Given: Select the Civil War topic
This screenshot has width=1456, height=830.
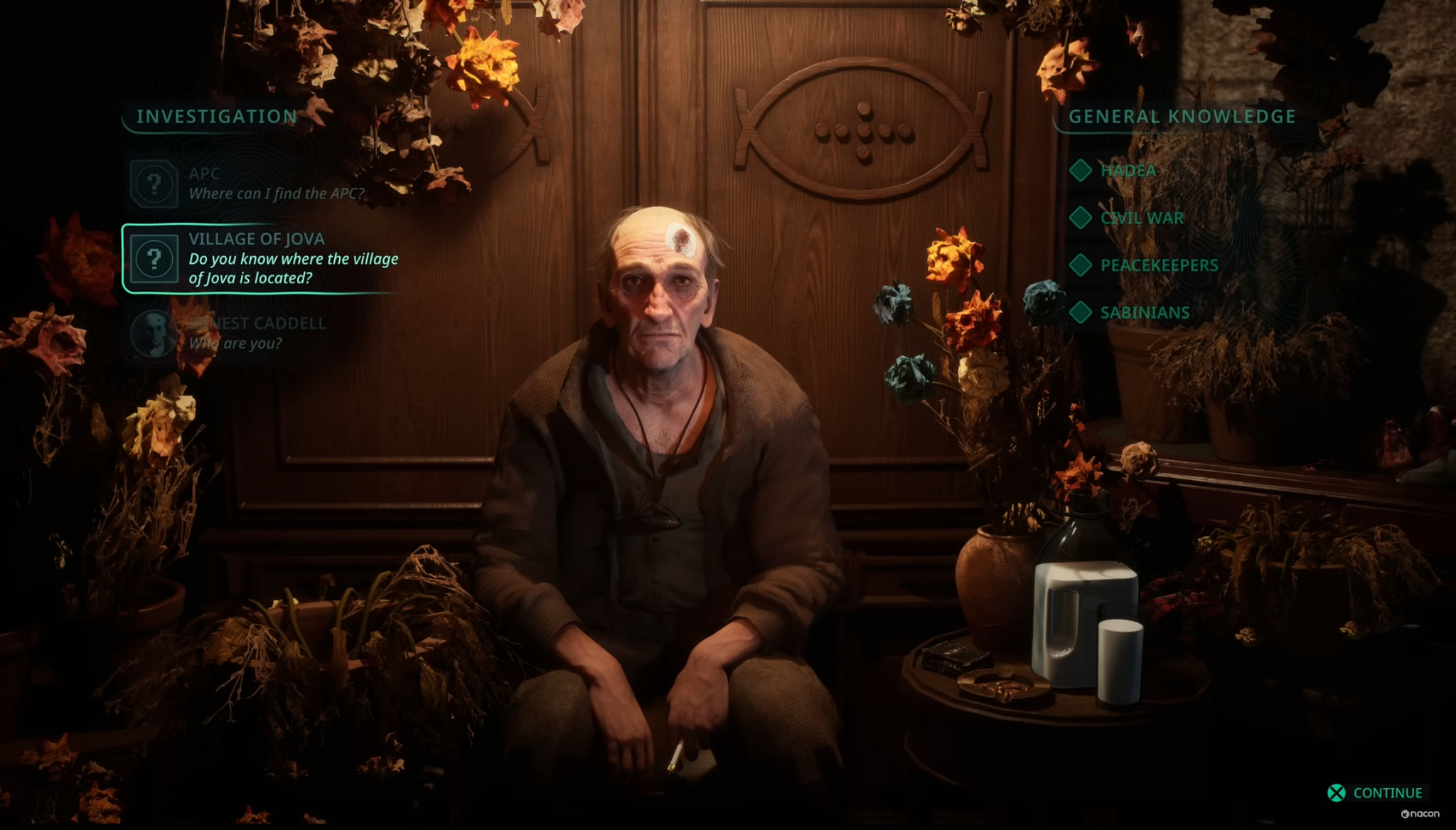Looking at the screenshot, I should [1141, 218].
